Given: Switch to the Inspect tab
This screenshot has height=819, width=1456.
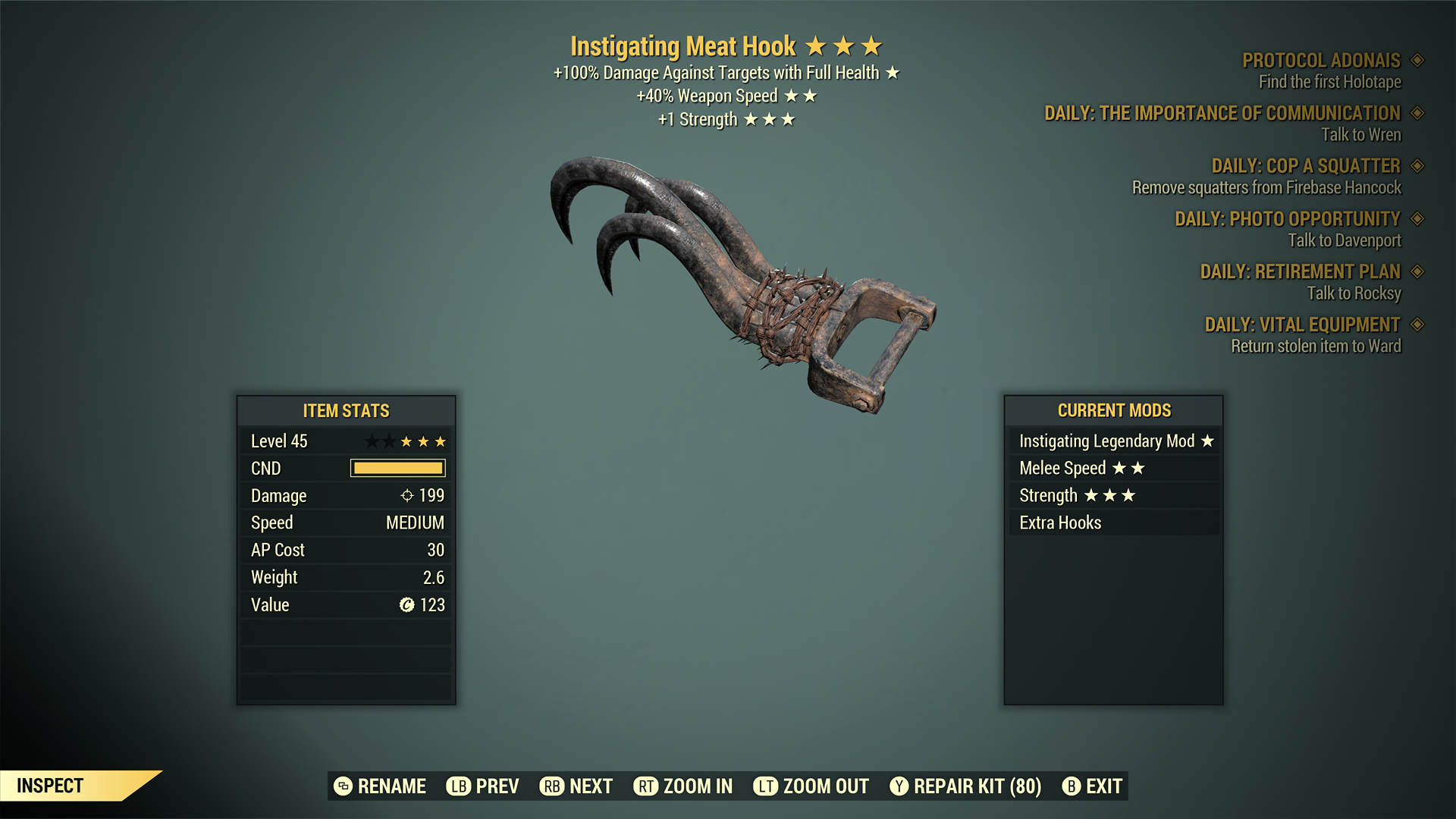Looking at the screenshot, I should 51,786.
